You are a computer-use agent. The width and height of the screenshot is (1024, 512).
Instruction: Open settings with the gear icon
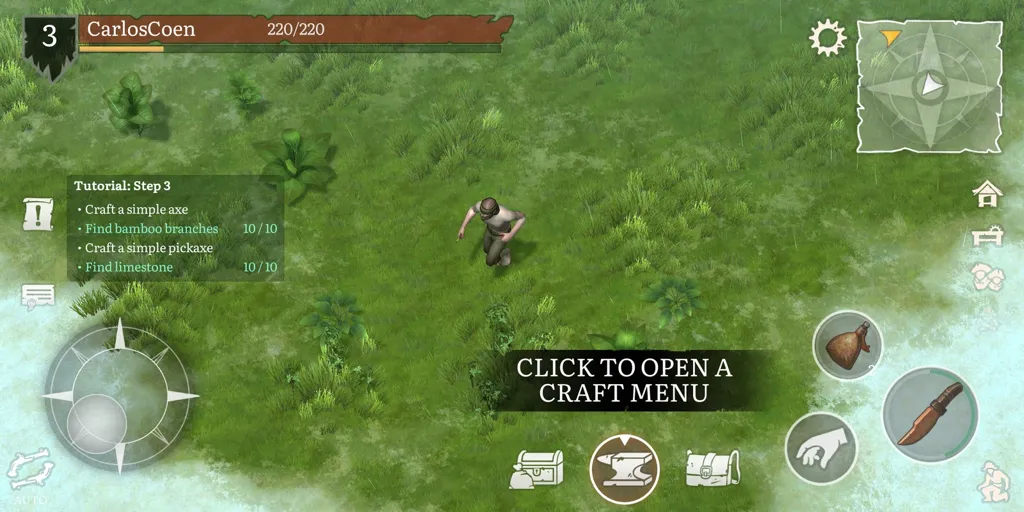click(x=827, y=39)
